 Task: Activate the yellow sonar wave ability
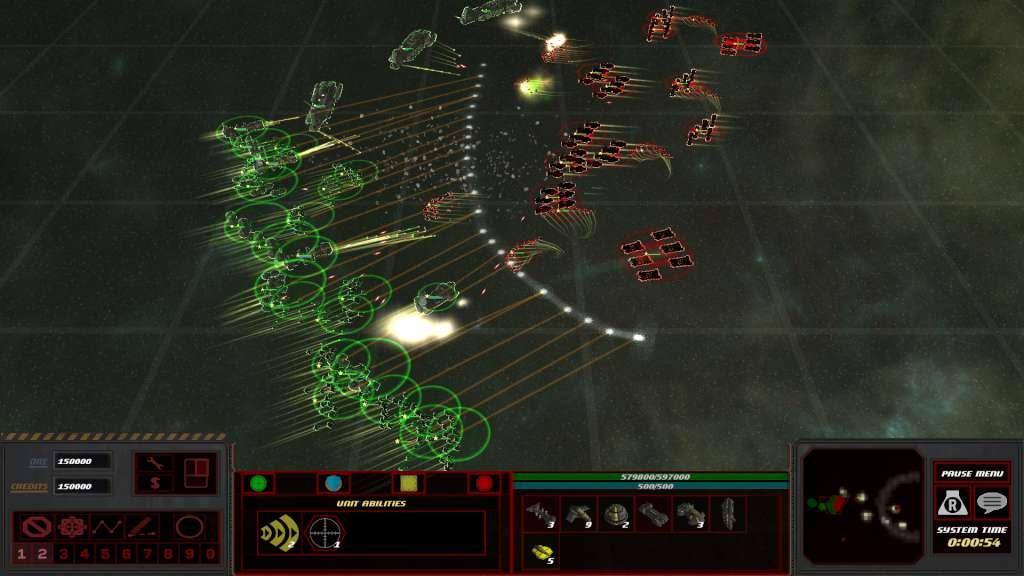[277, 532]
